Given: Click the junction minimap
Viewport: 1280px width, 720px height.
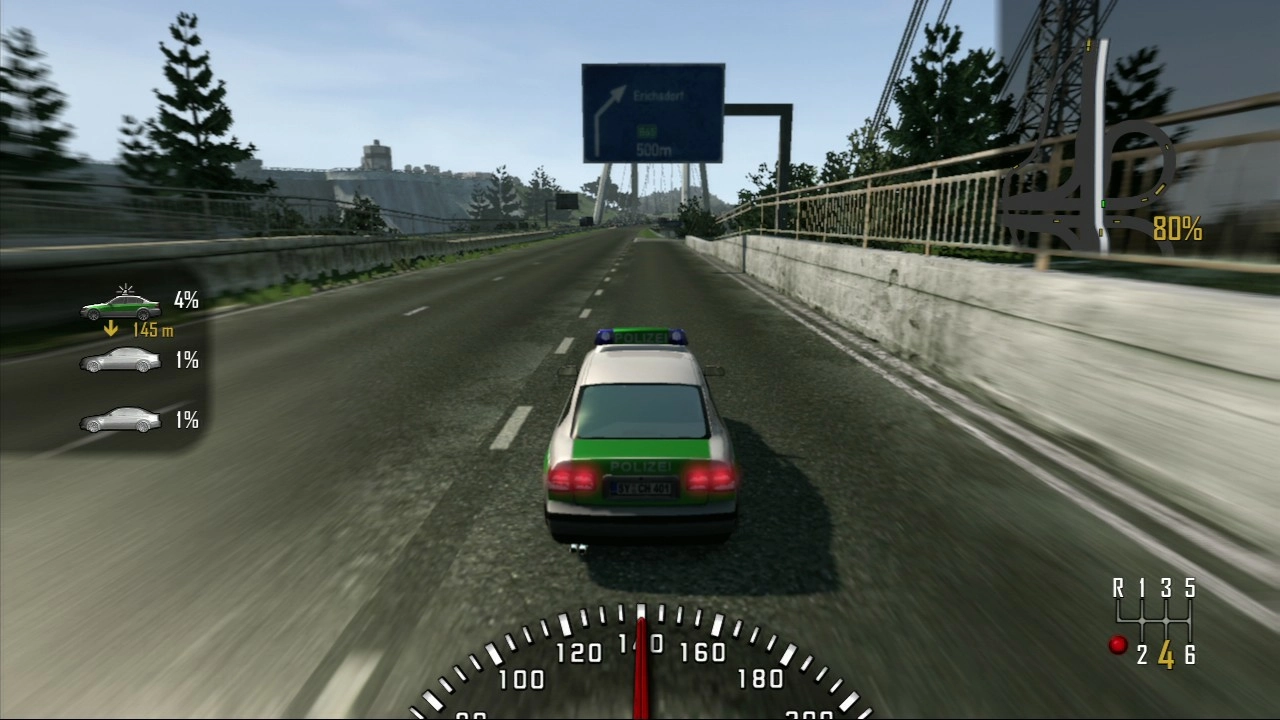Looking at the screenshot, I should pos(1092,188).
